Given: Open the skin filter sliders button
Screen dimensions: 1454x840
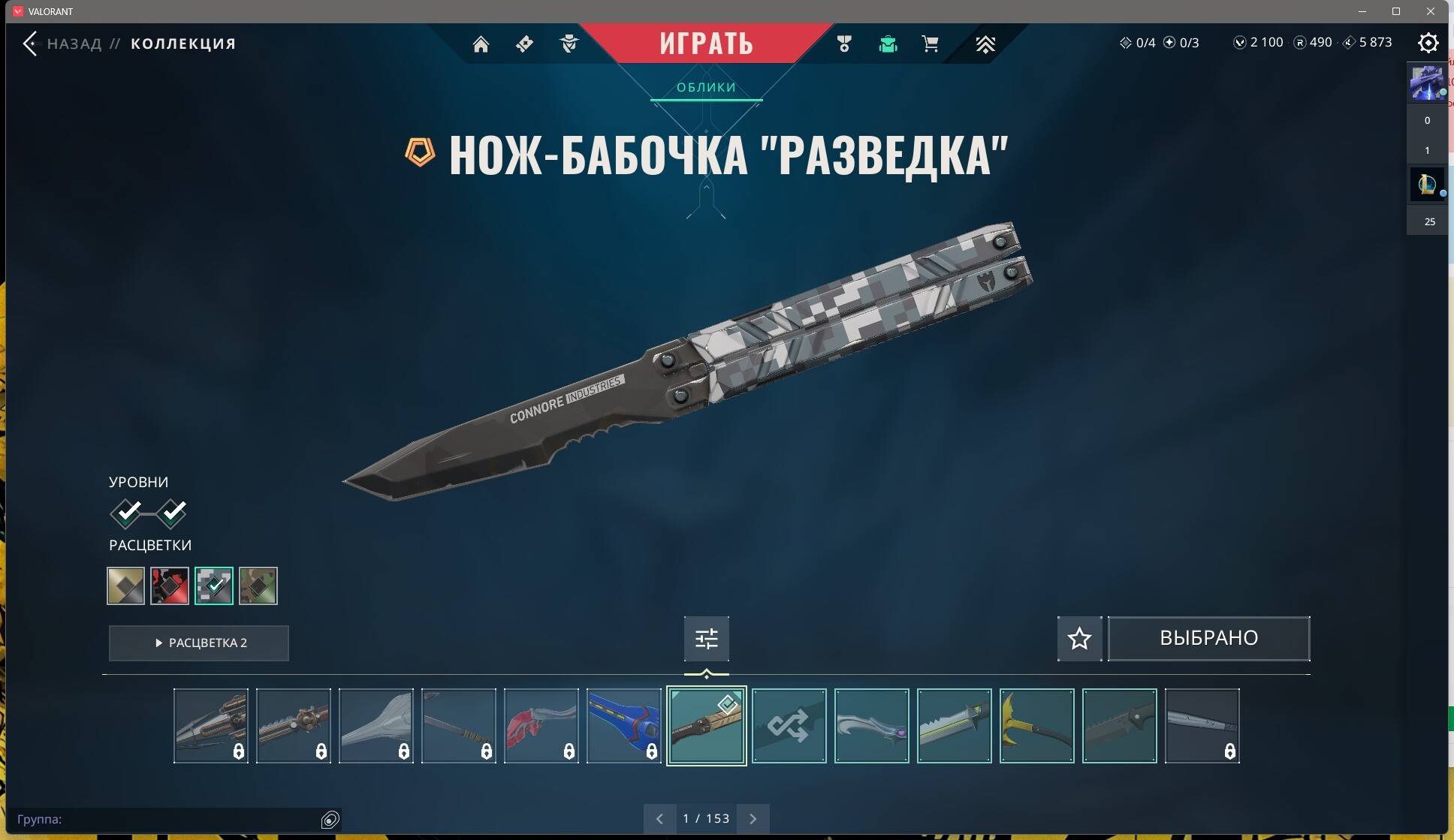Looking at the screenshot, I should click(x=706, y=638).
